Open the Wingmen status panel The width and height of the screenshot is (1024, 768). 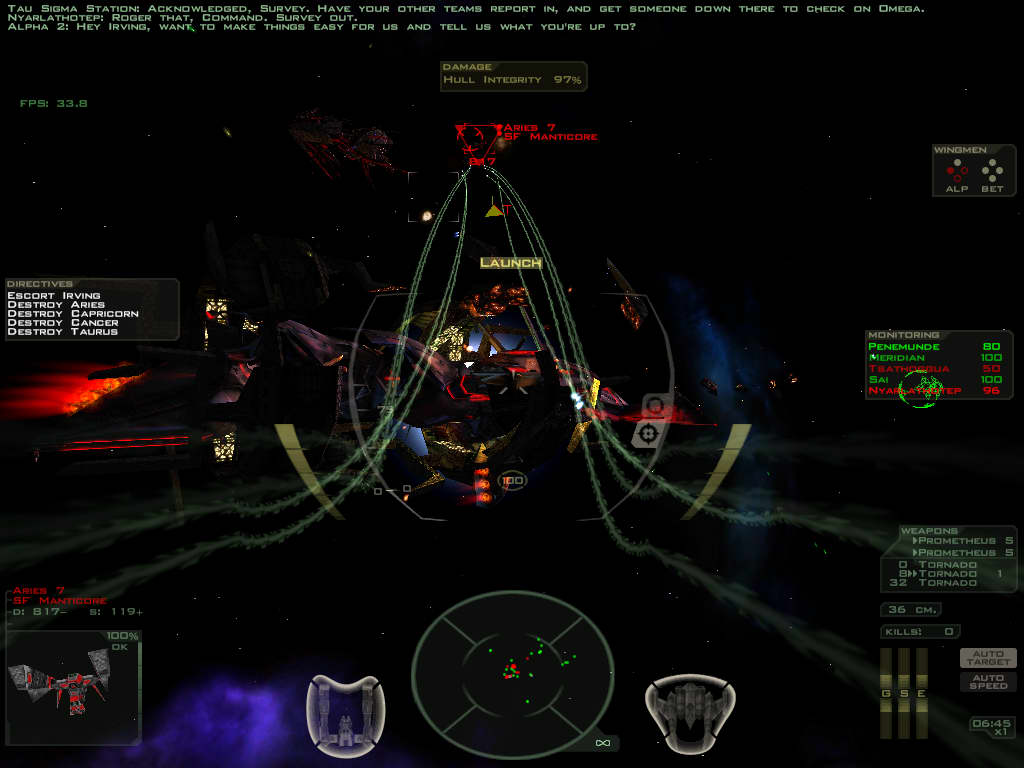[974, 170]
